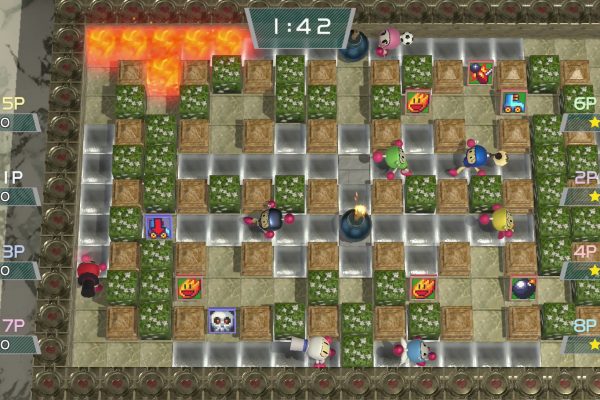The width and height of the screenshot is (600, 400).
Task: Highlight the 7P player tag
Action: coord(17,335)
